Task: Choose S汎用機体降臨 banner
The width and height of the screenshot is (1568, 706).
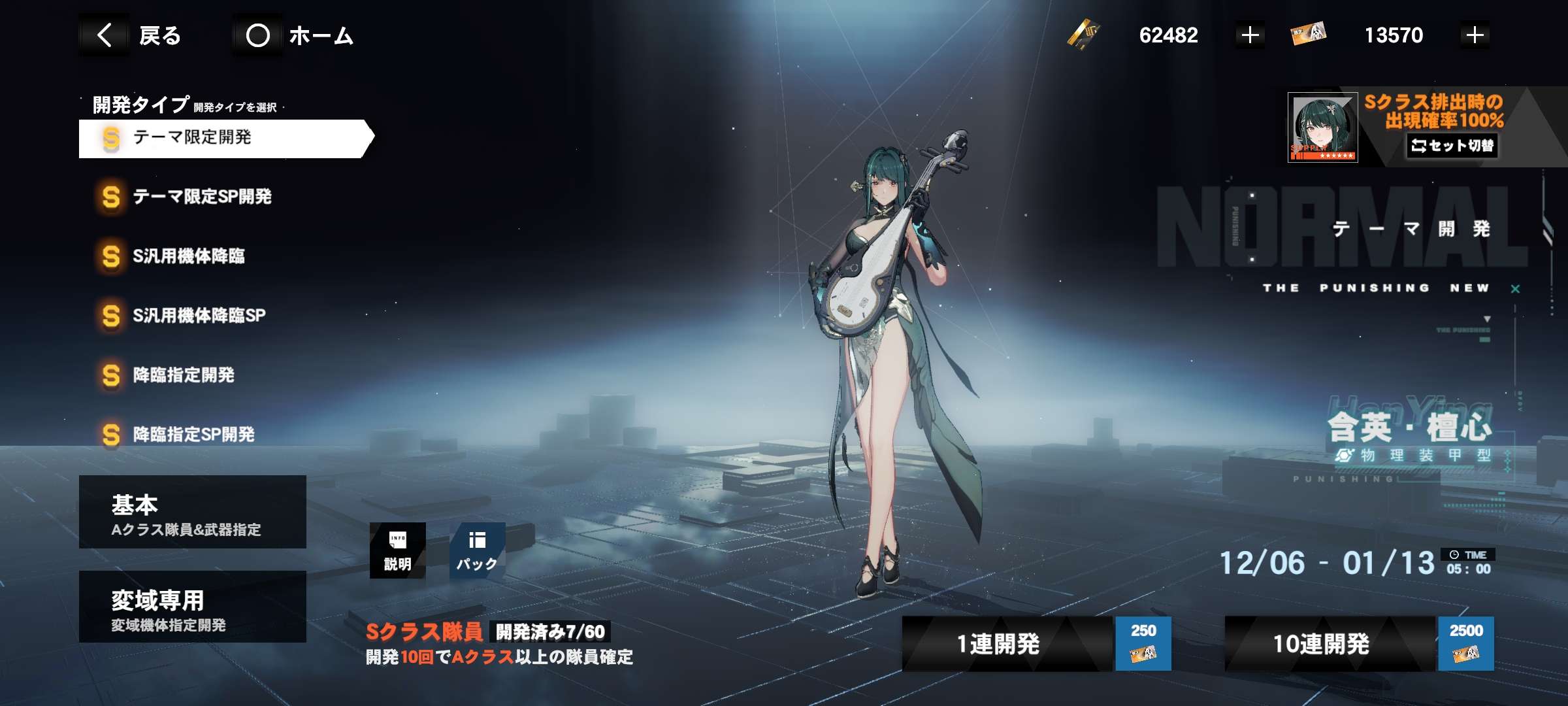Action: click(x=188, y=256)
